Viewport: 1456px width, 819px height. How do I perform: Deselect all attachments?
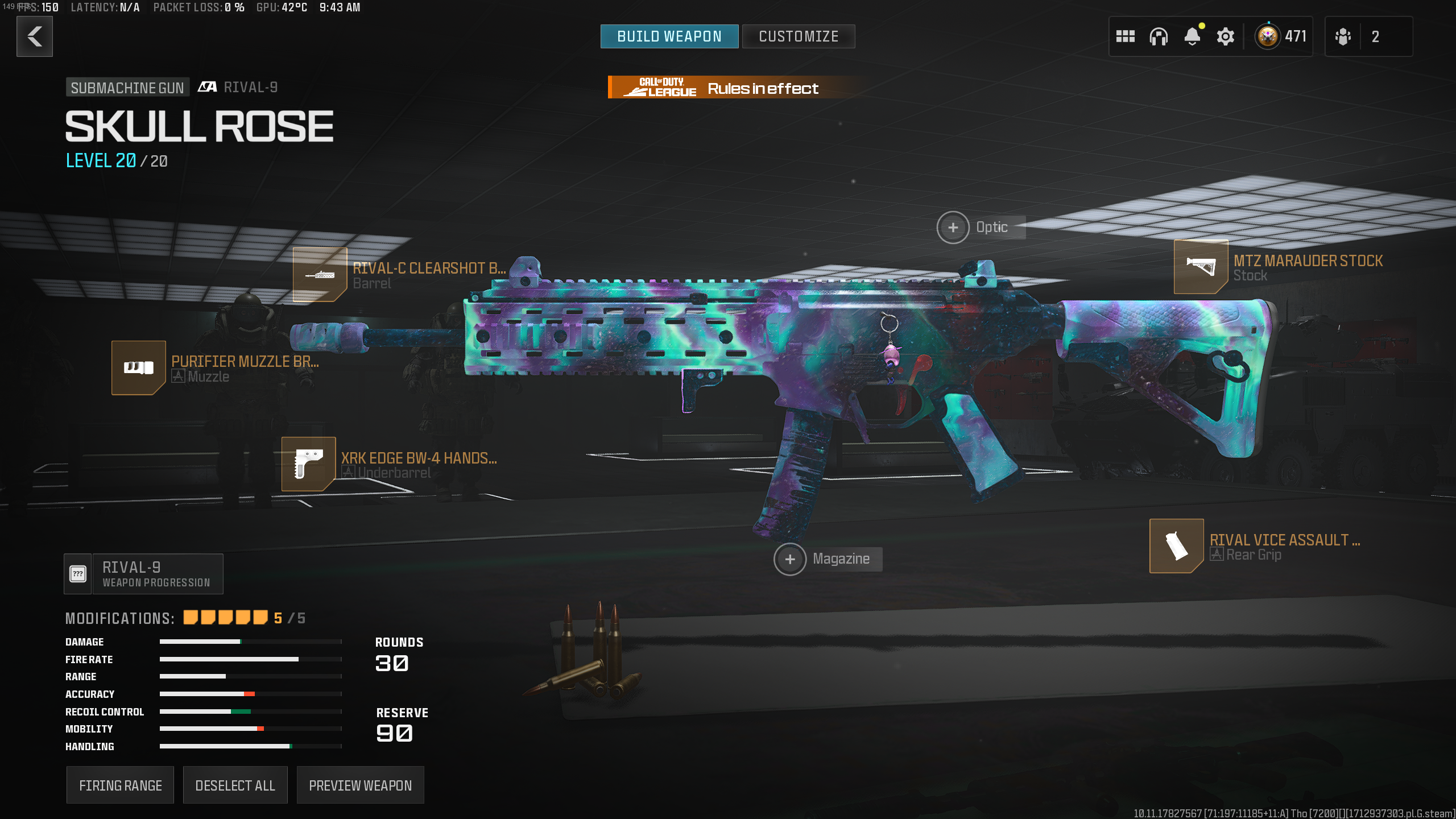click(x=235, y=785)
